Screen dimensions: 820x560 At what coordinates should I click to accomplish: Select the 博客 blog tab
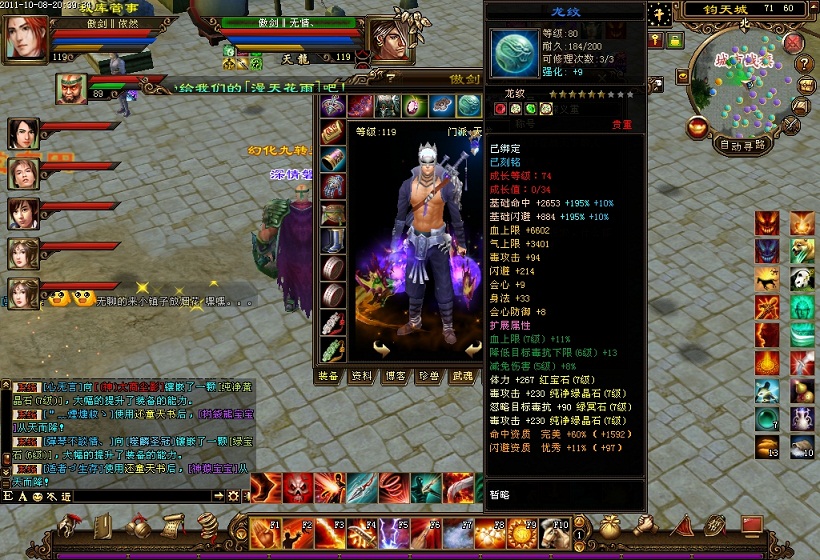[x=395, y=376]
